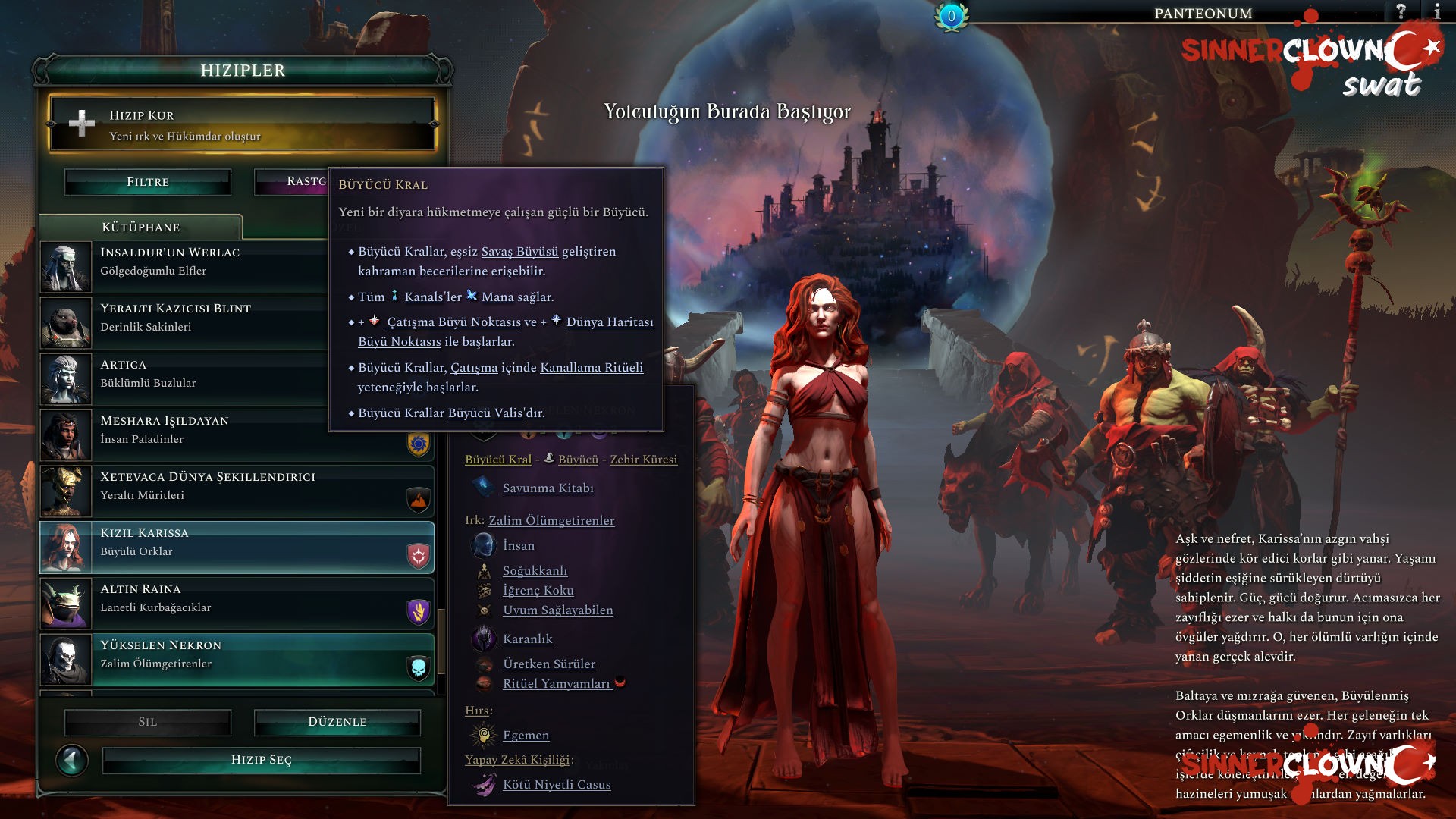Viewport: 1456px width, 819px height.
Task: View the Egemen ambition link
Action: point(526,736)
